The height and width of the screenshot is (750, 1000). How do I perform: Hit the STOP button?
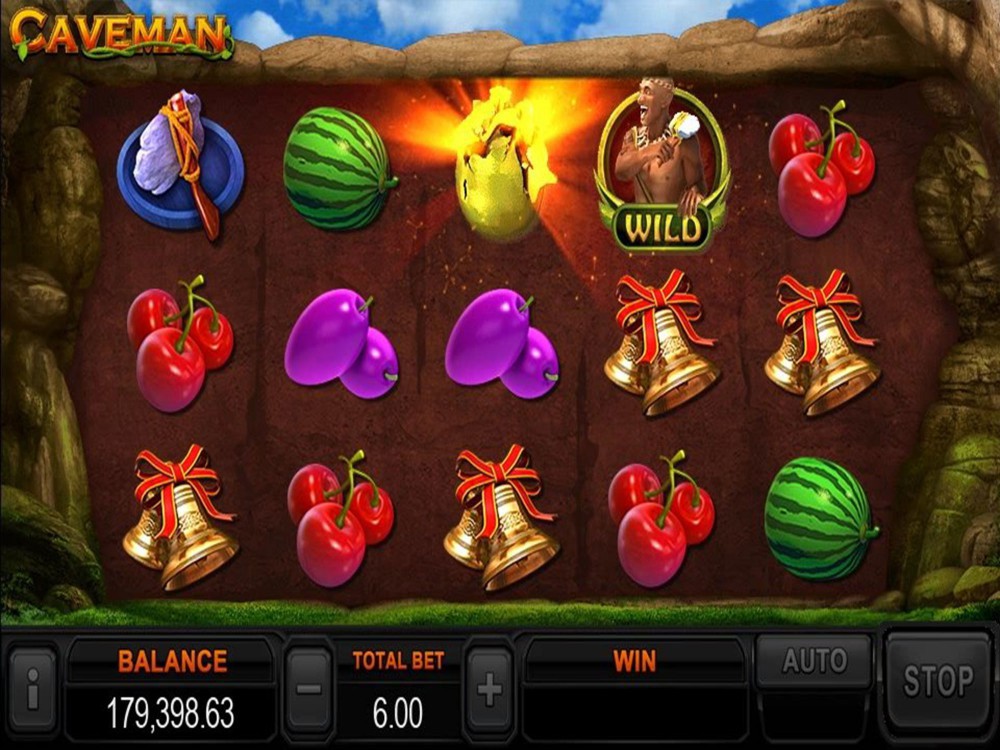pyautogui.click(x=937, y=682)
